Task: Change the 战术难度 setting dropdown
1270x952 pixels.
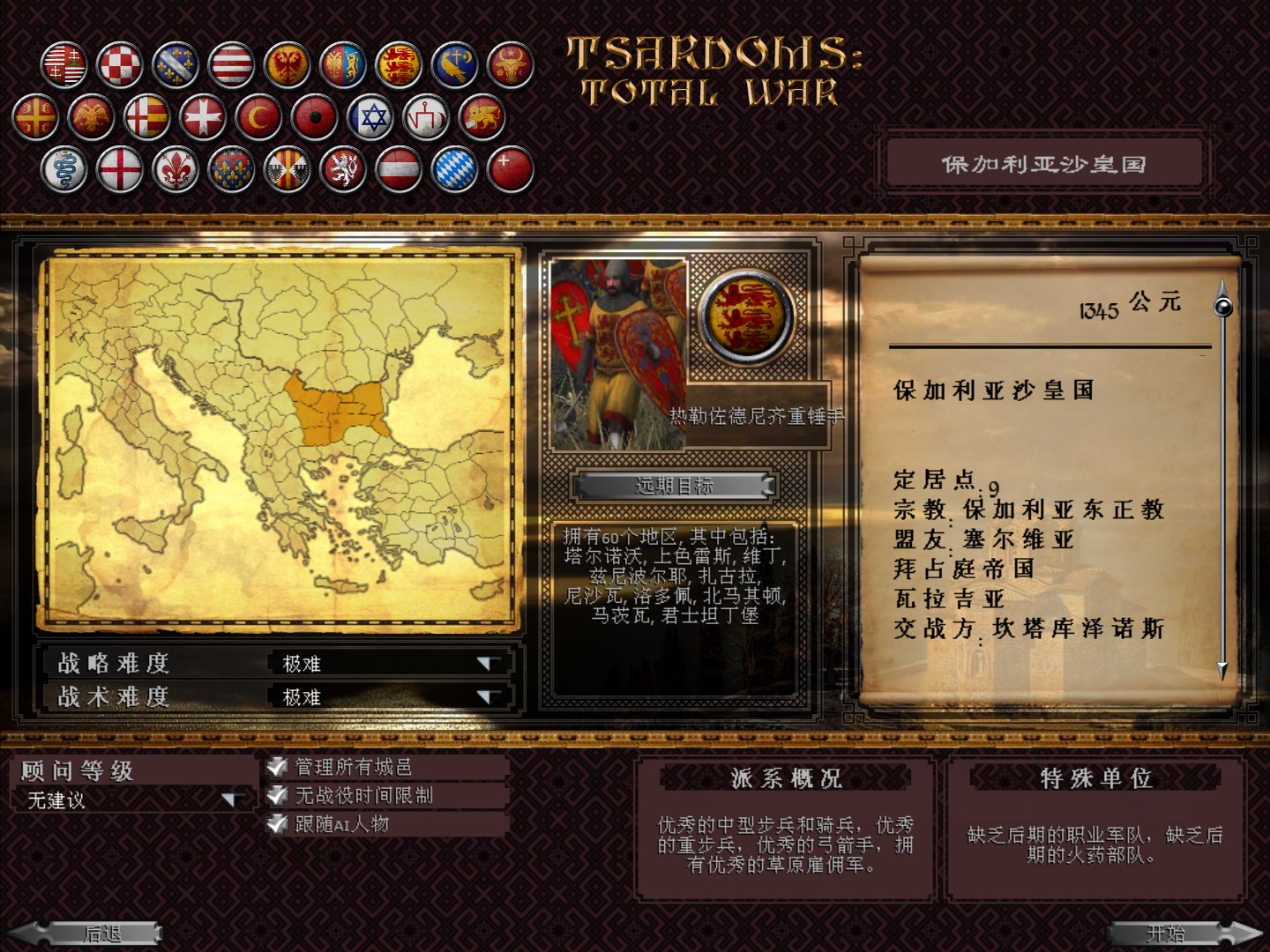Action: [x=489, y=695]
